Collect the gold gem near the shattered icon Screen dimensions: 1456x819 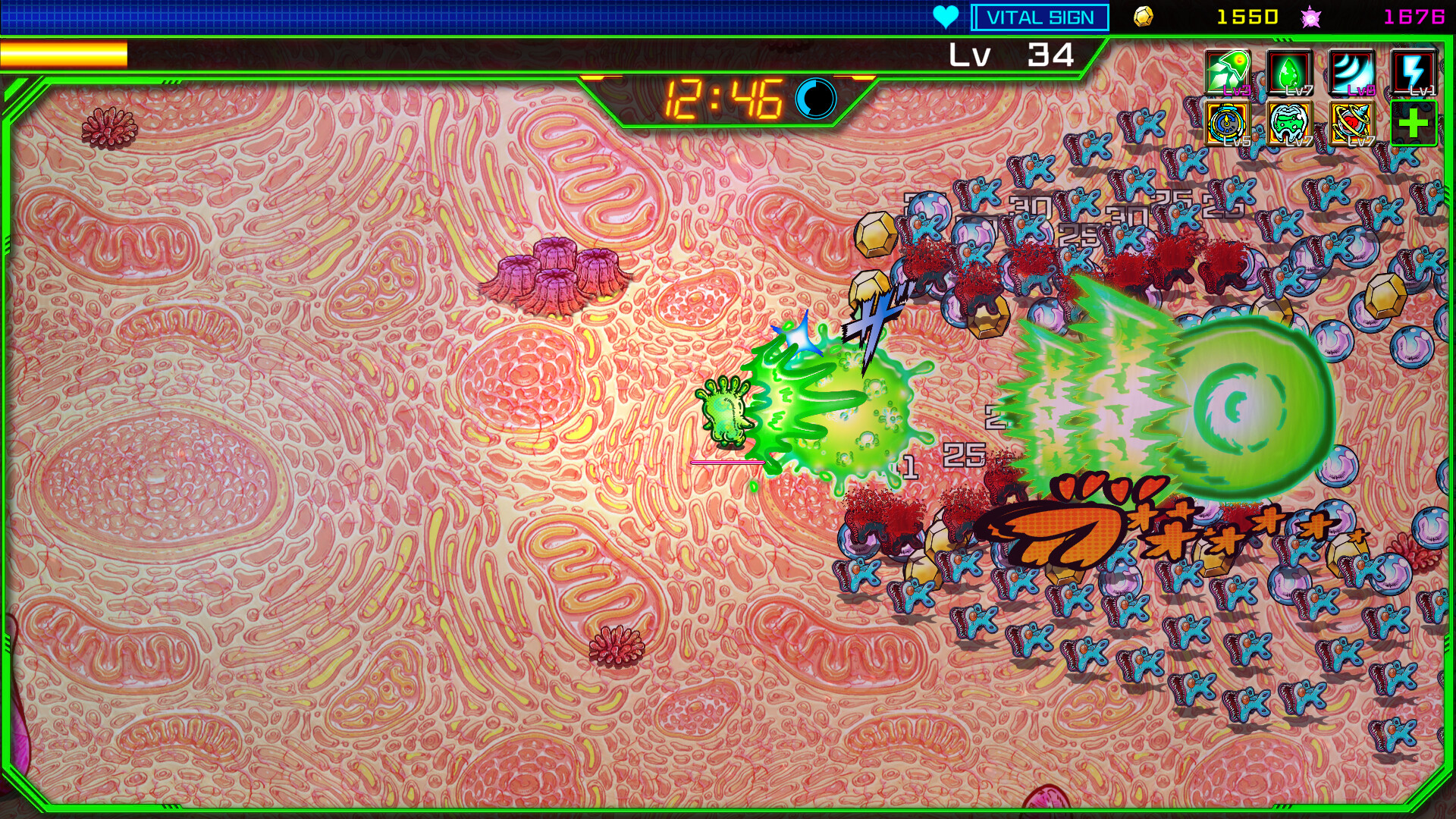(869, 288)
